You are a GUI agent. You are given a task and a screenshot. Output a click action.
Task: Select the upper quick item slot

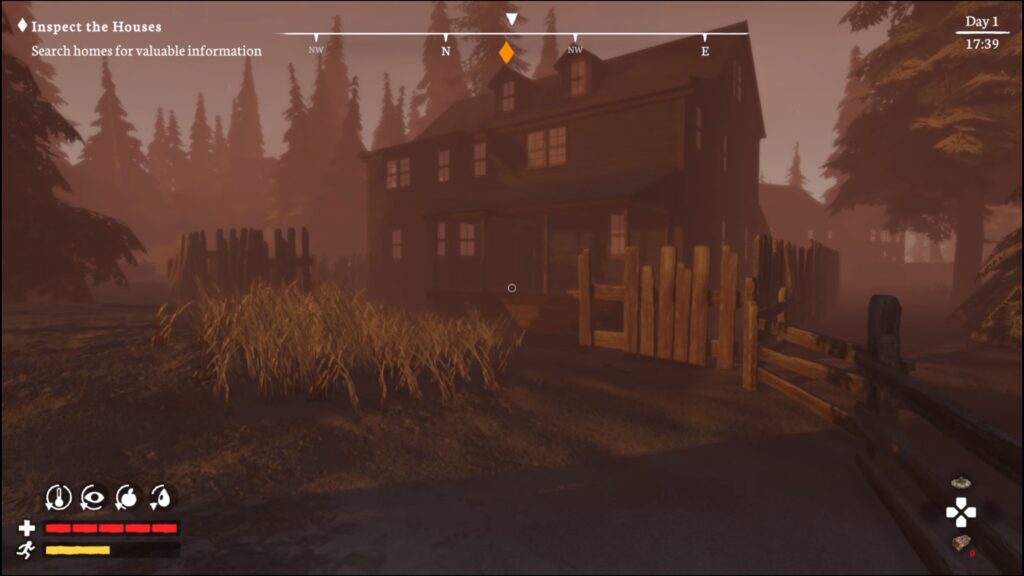961,483
